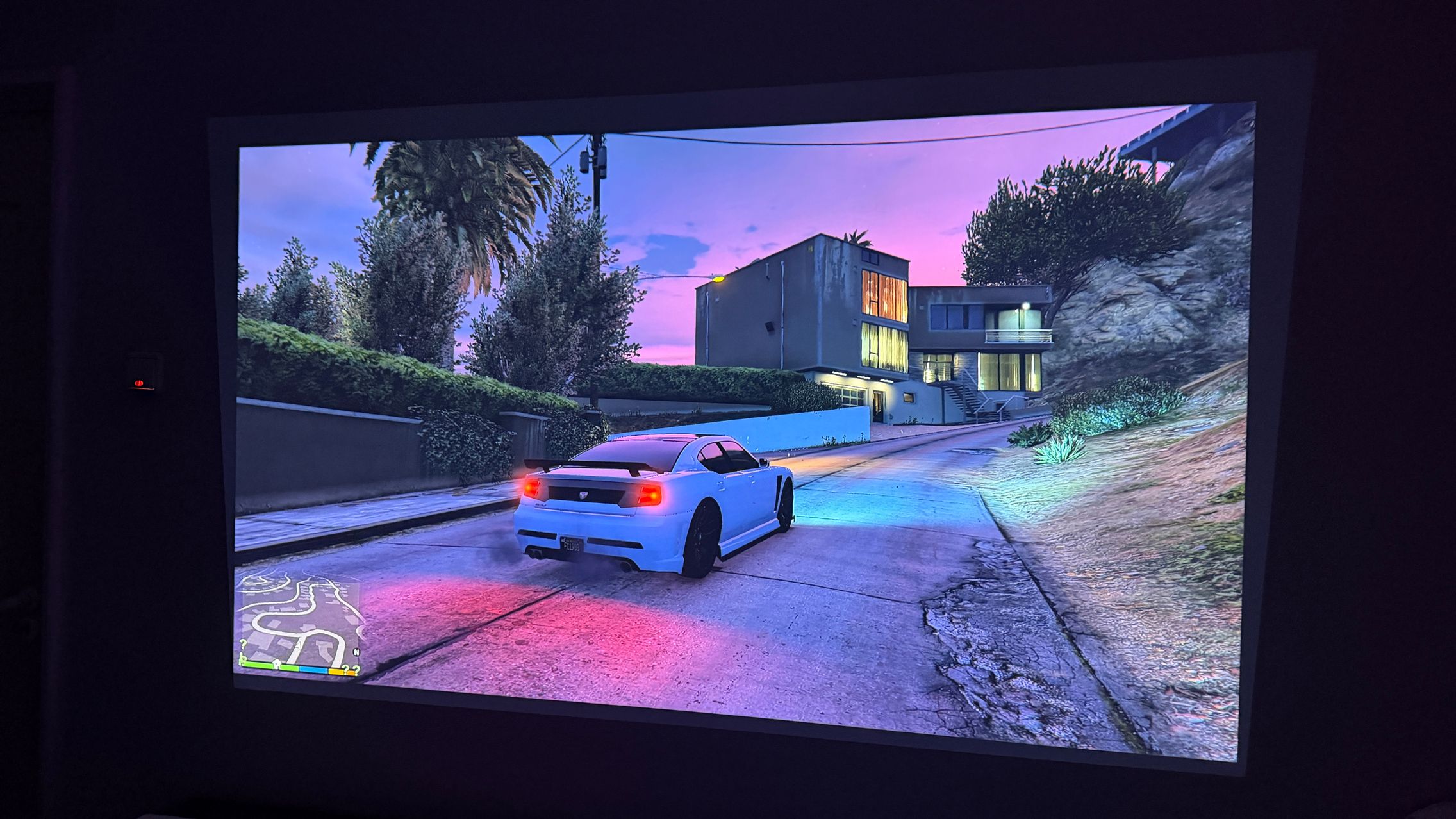This screenshot has height=819, width=1456.
Task: Select the white house blip on minimap
Action: (x=276, y=664)
